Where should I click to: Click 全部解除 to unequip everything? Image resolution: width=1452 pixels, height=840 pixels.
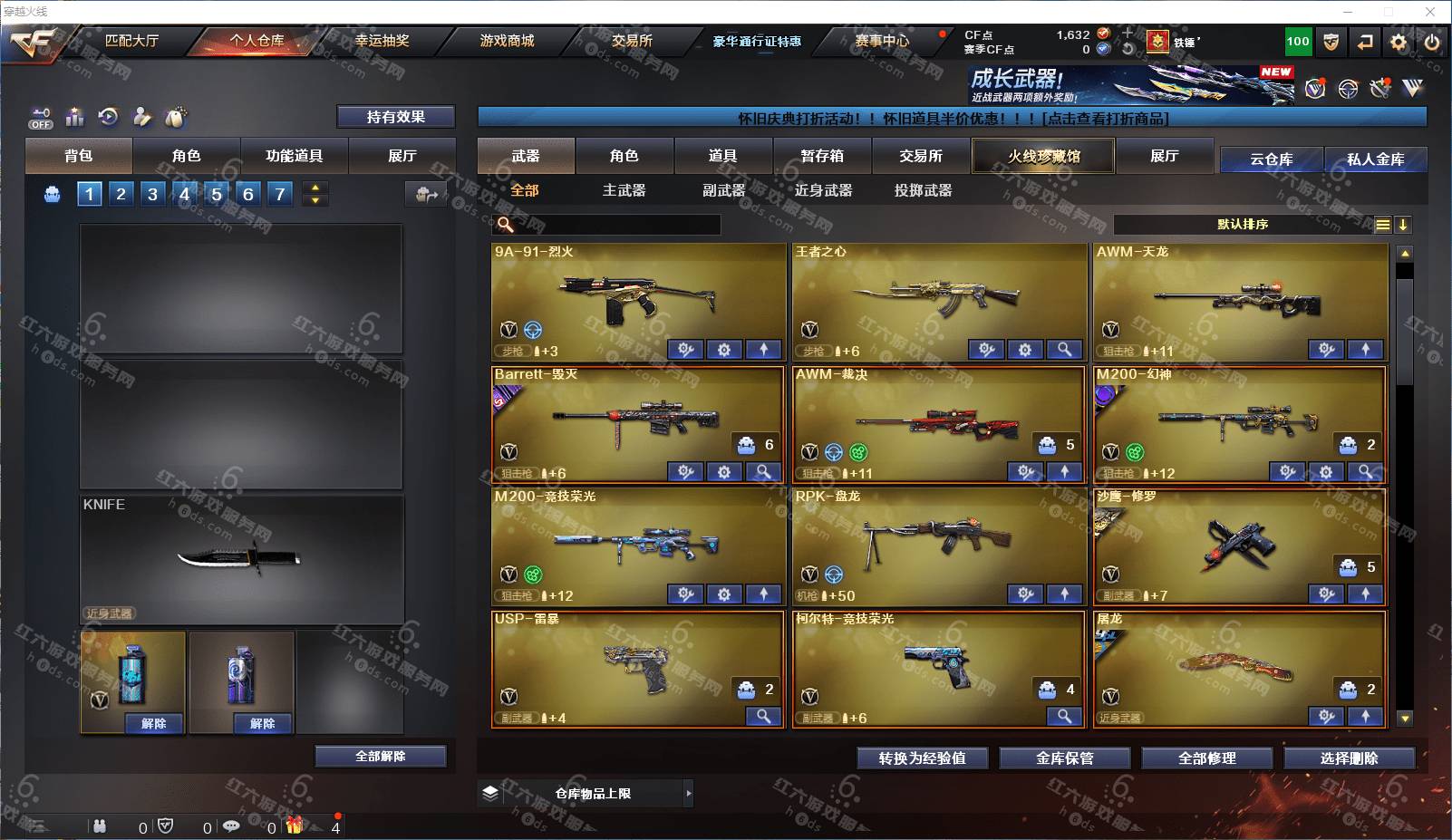click(x=381, y=757)
